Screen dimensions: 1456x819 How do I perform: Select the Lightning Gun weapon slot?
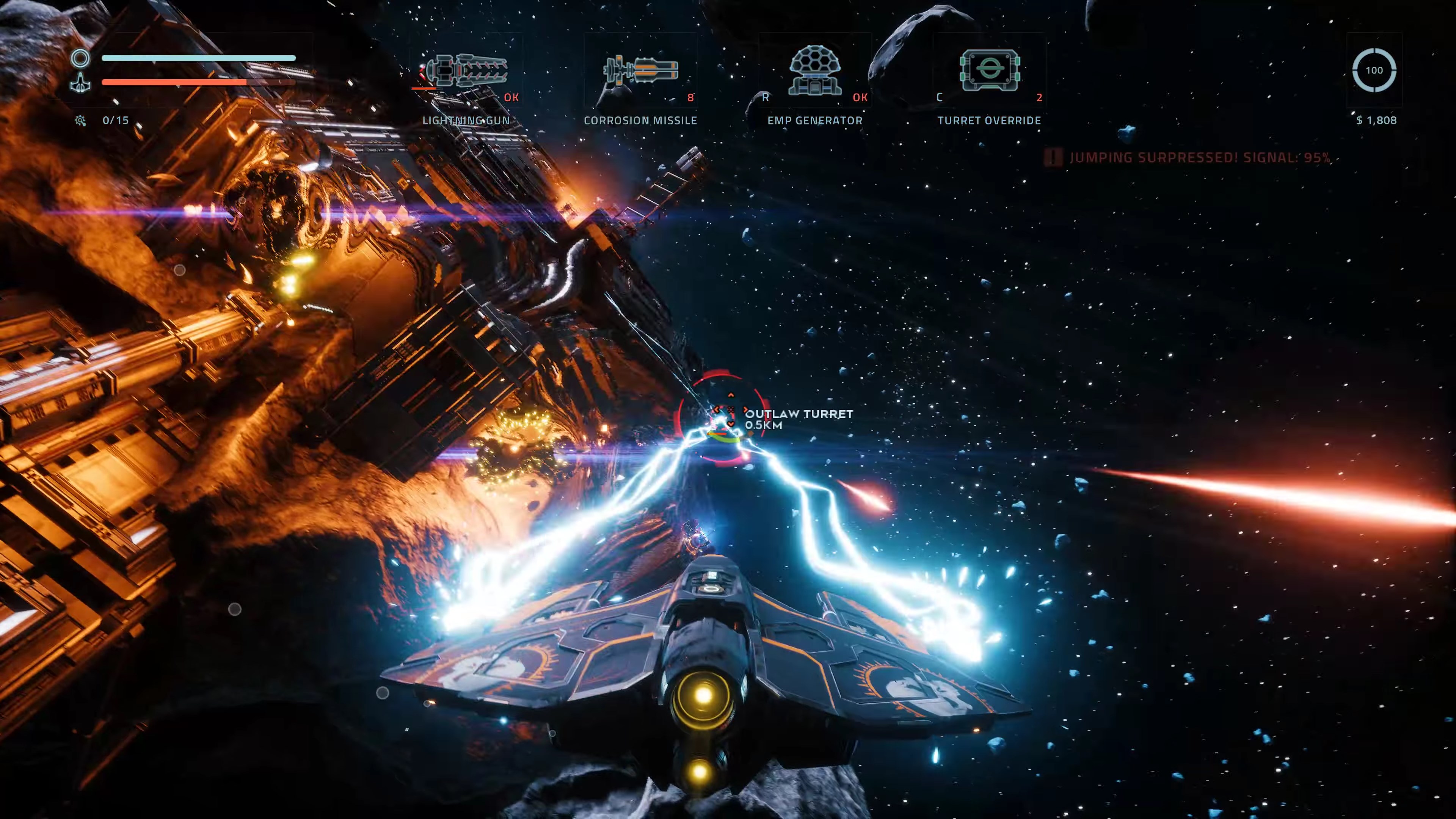click(x=466, y=72)
